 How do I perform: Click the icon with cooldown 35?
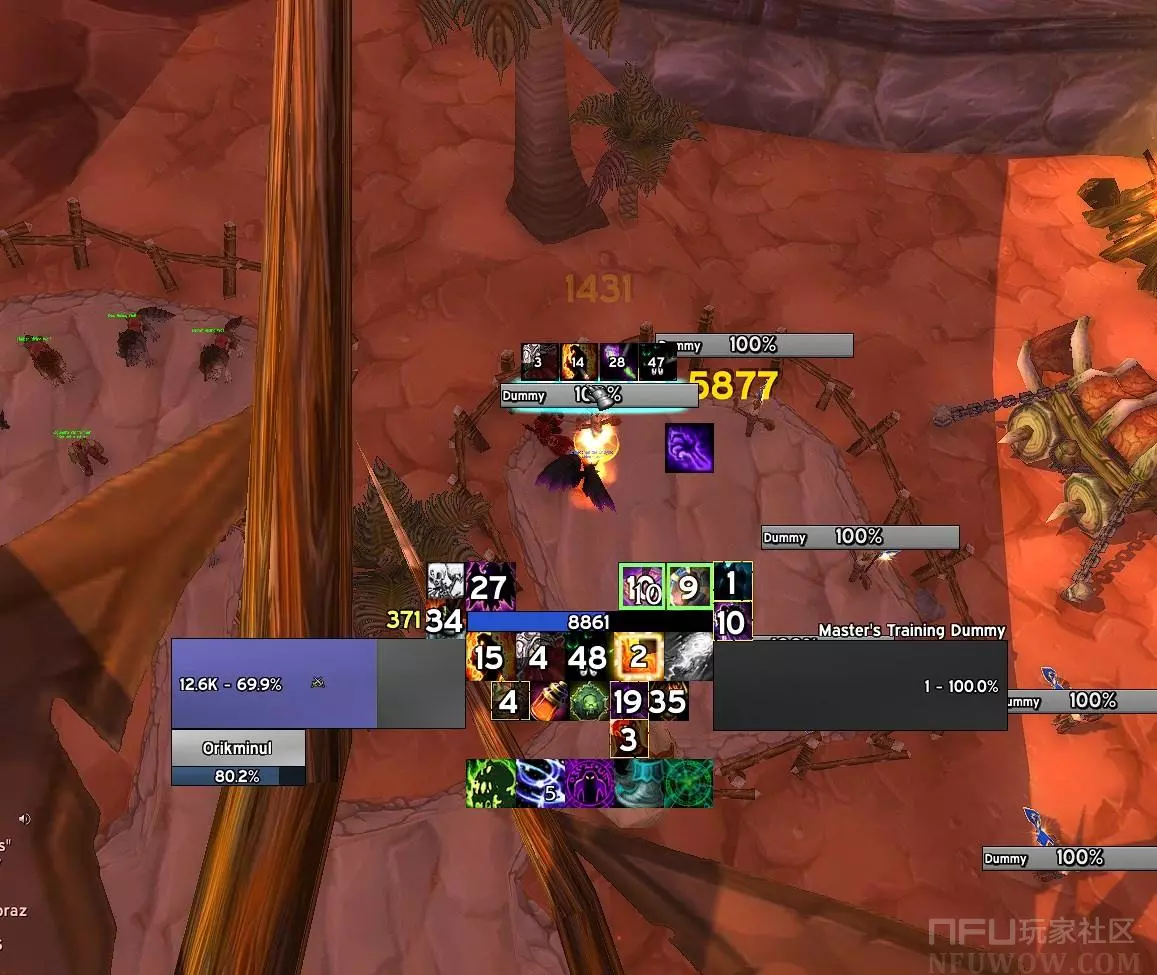[667, 701]
